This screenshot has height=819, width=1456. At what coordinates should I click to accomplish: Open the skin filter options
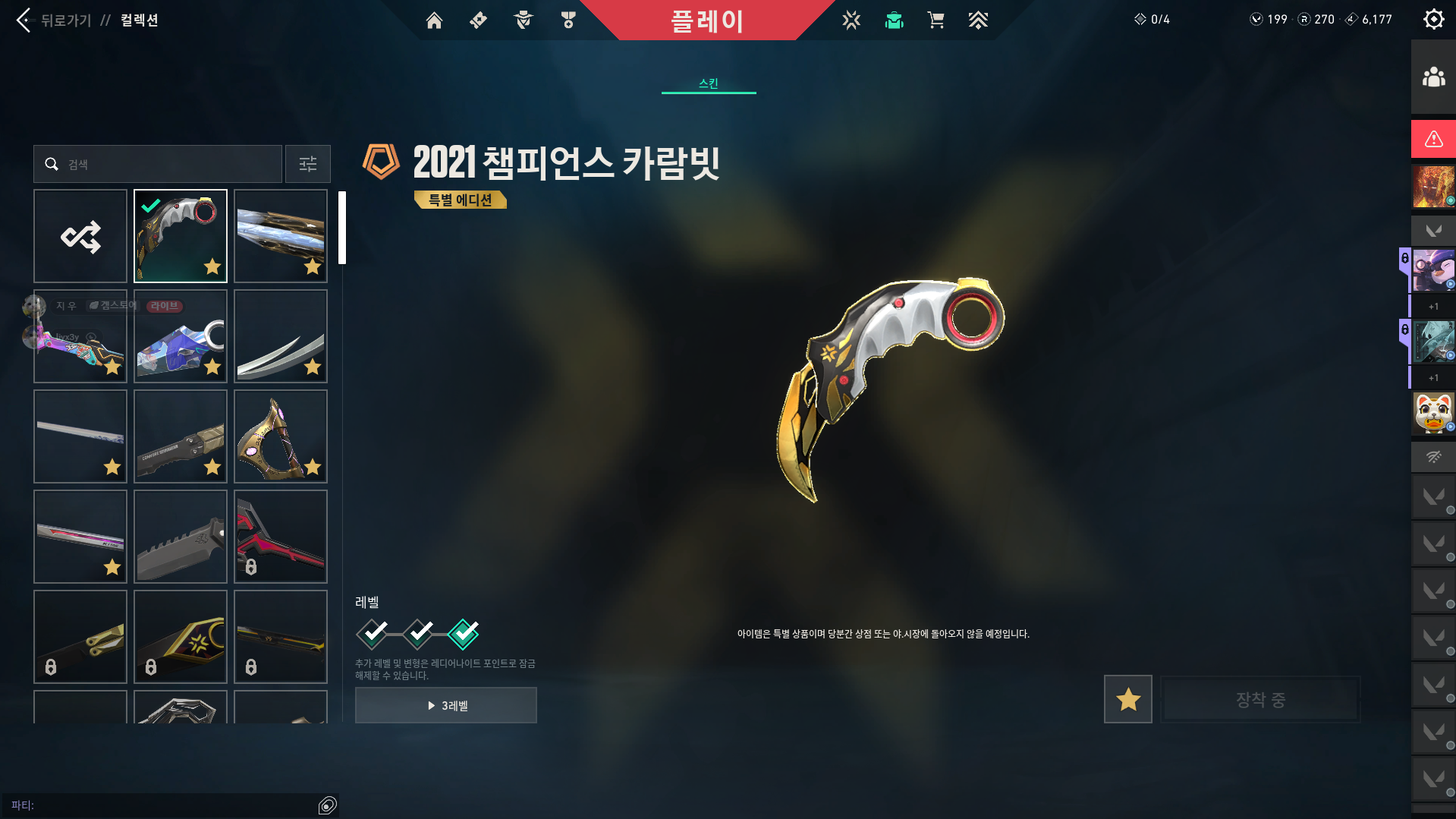click(x=307, y=164)
